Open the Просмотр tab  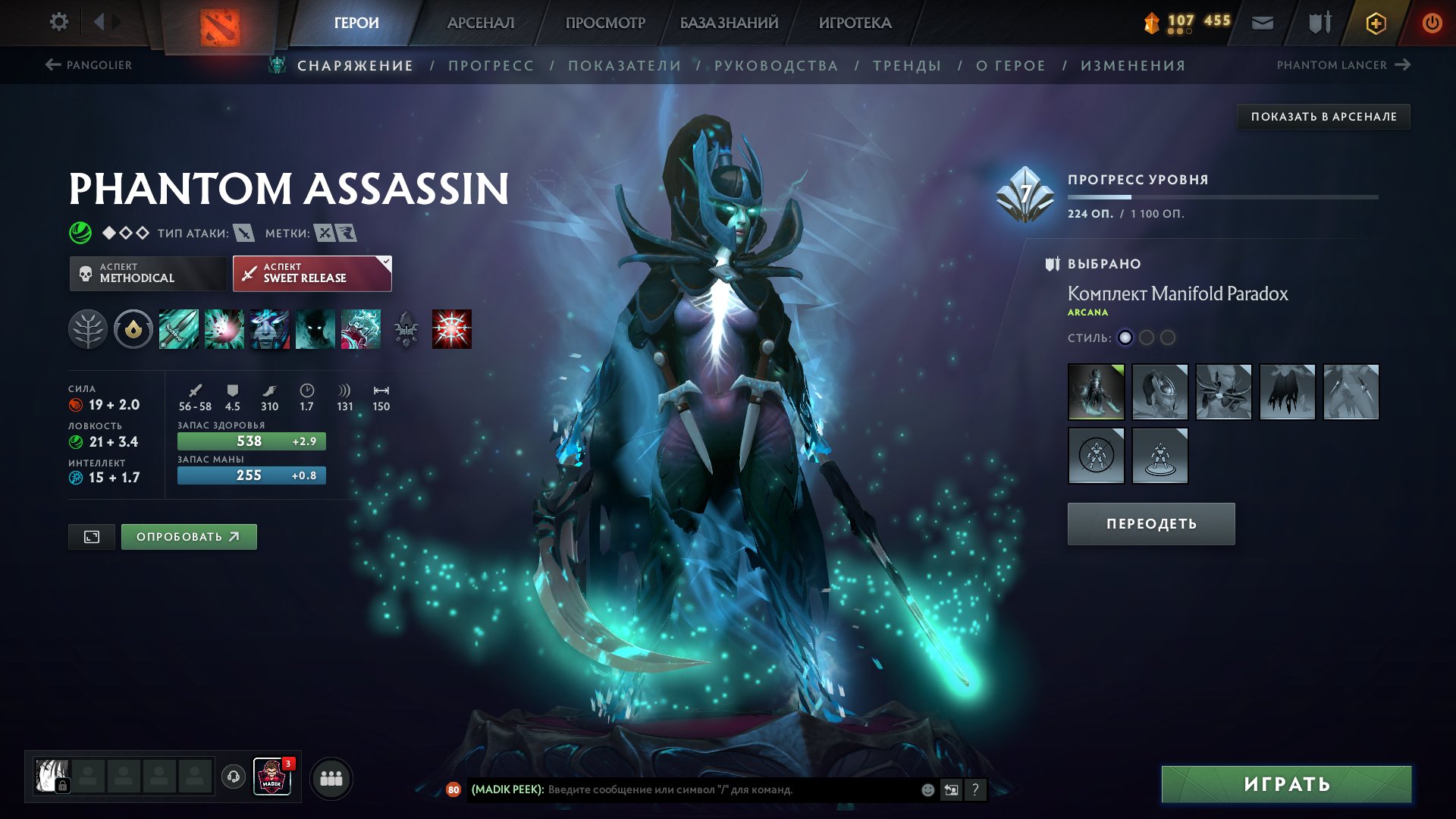click(605, 23)
